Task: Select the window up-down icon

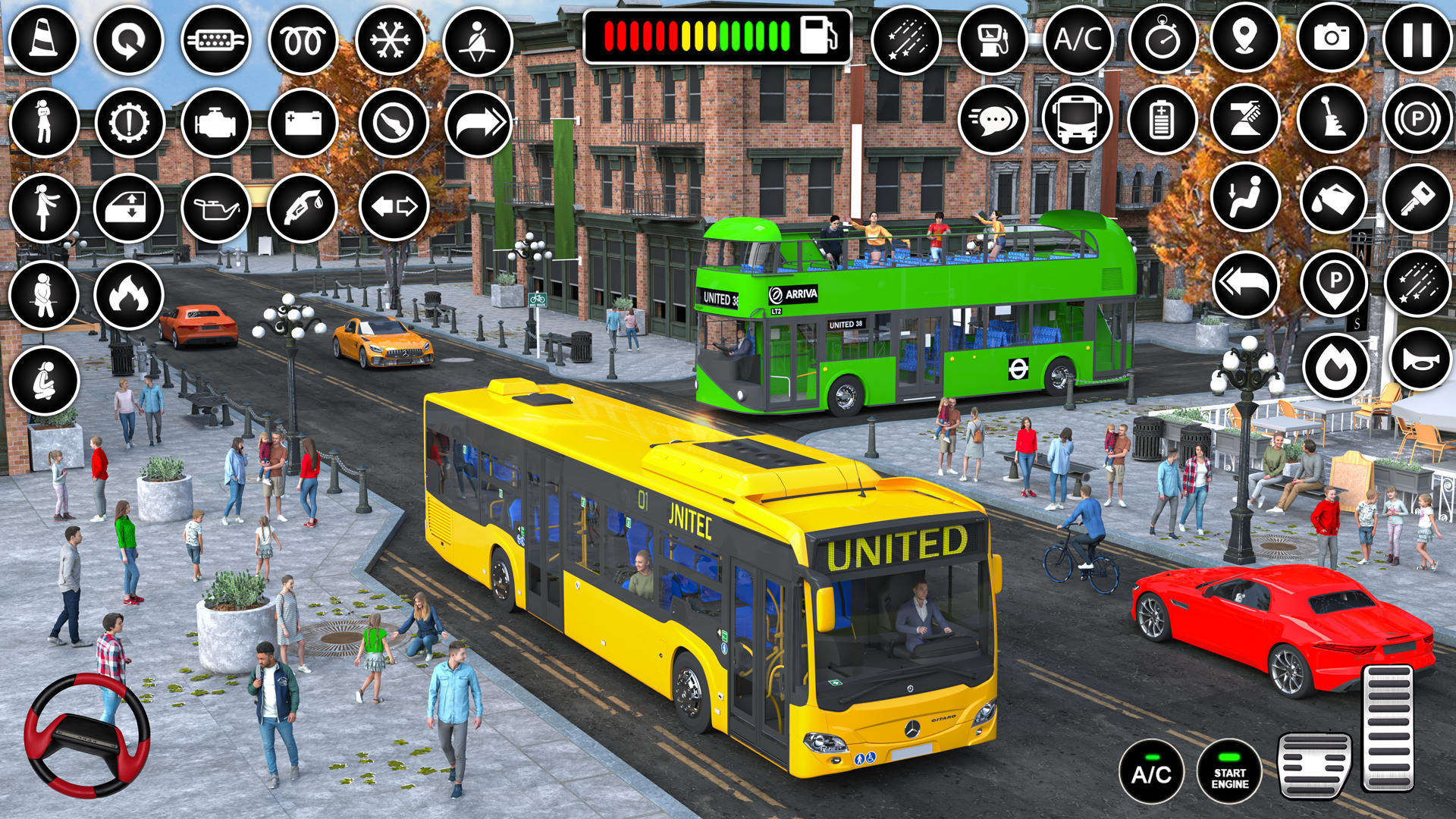Action: [x=129, y=208]
